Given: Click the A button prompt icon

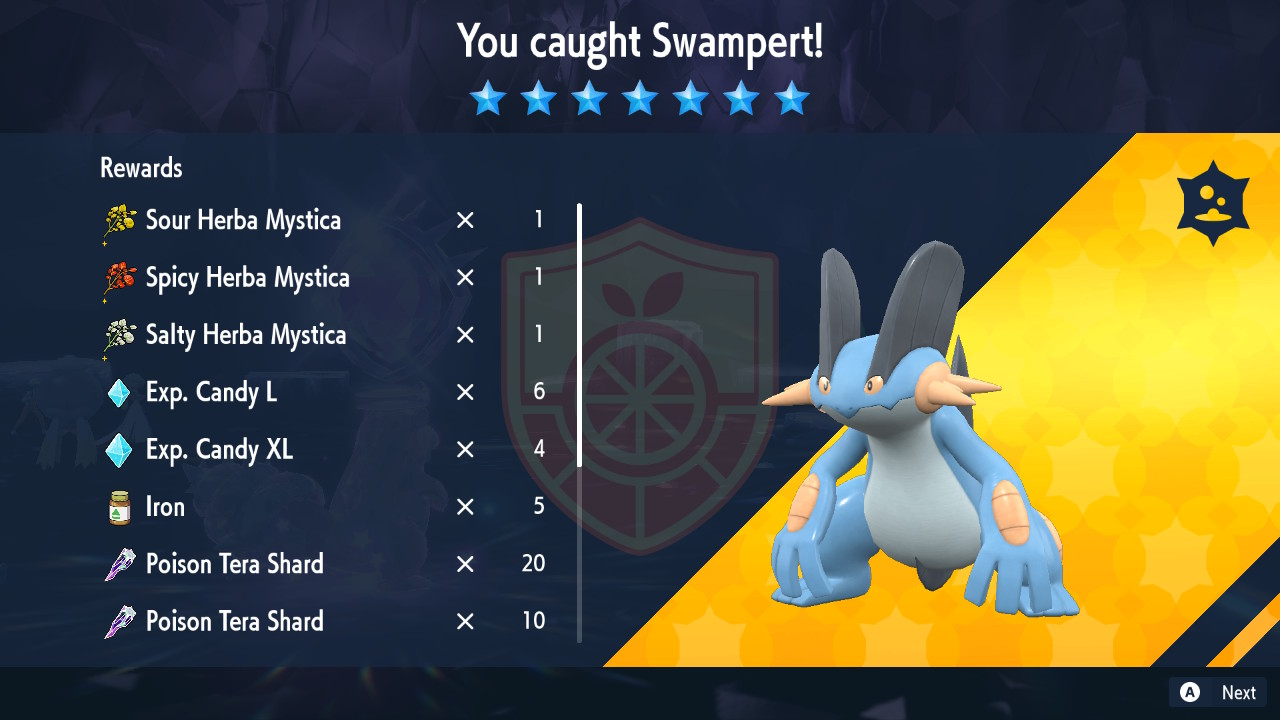Looking at the screenshot, I should pos(1190,692).
